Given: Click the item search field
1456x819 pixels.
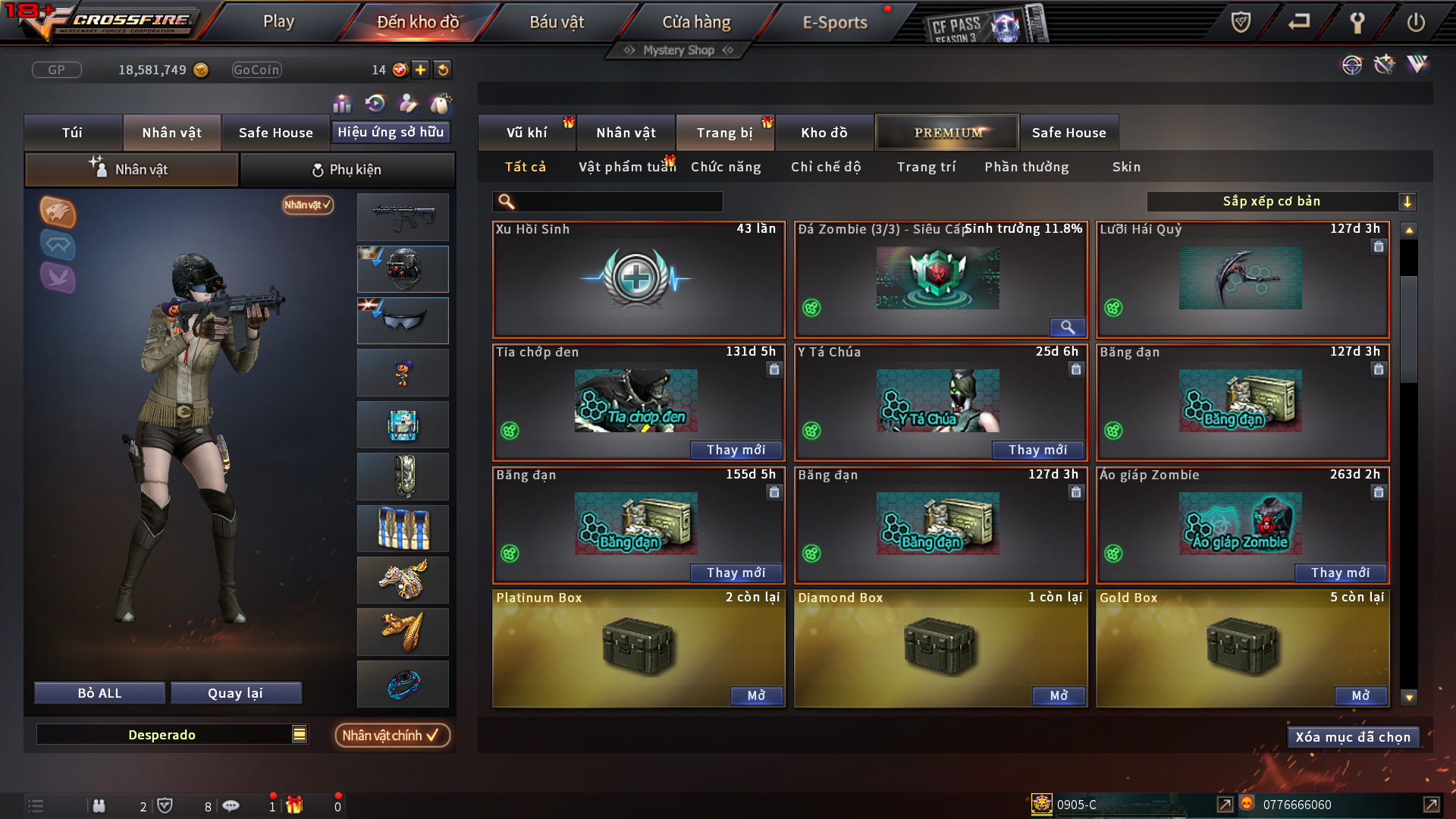Looking at the screenshot, I should (618, 202).
